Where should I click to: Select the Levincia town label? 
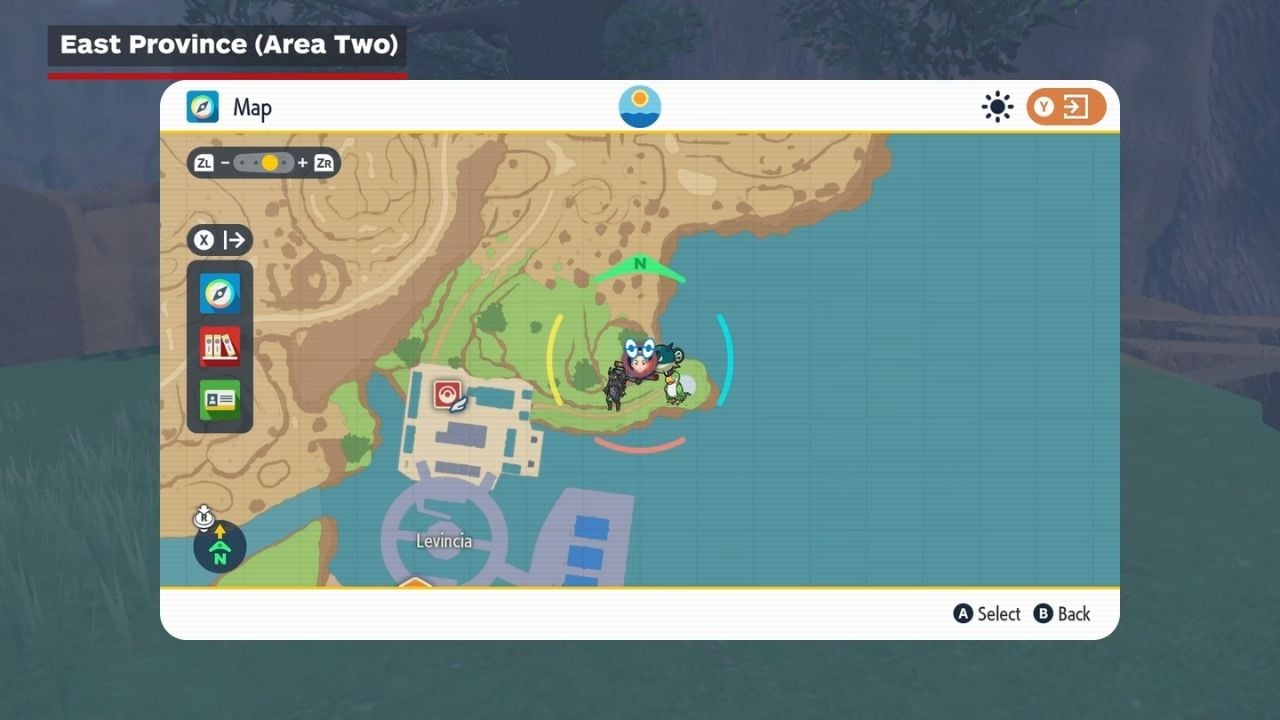[444, 541]
